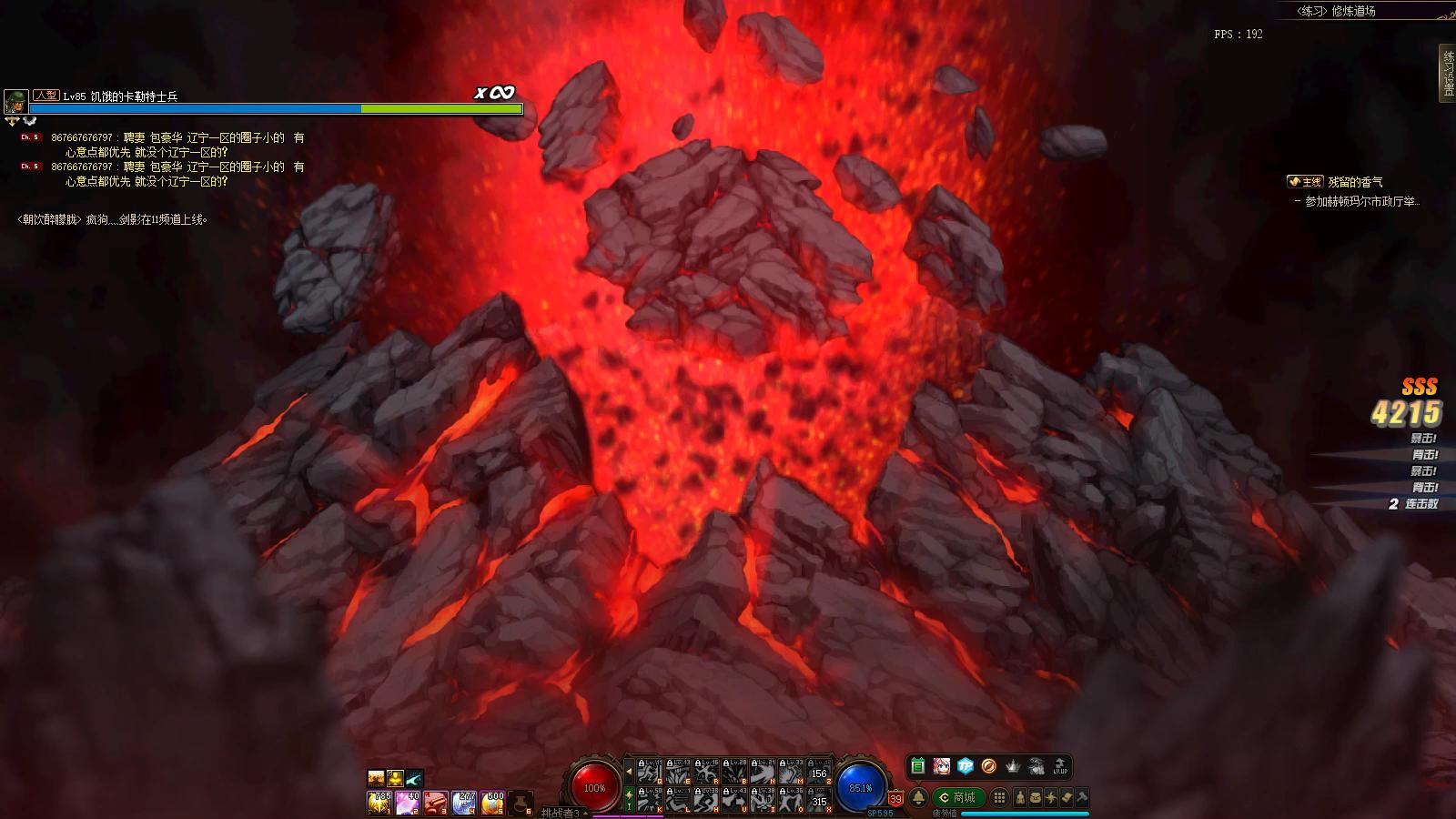Select the 残留的香气 main quest tracker
The width and height of the screenshot is (1456, 819).
point(1354,182)
